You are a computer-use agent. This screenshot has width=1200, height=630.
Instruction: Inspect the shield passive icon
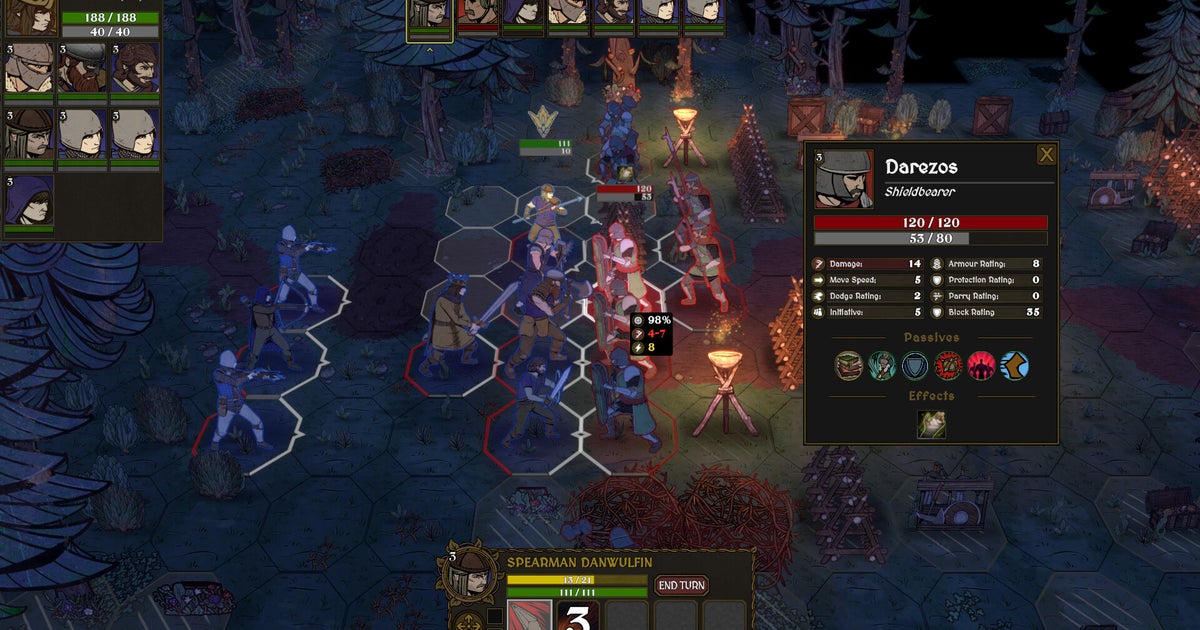coord(915,366)
